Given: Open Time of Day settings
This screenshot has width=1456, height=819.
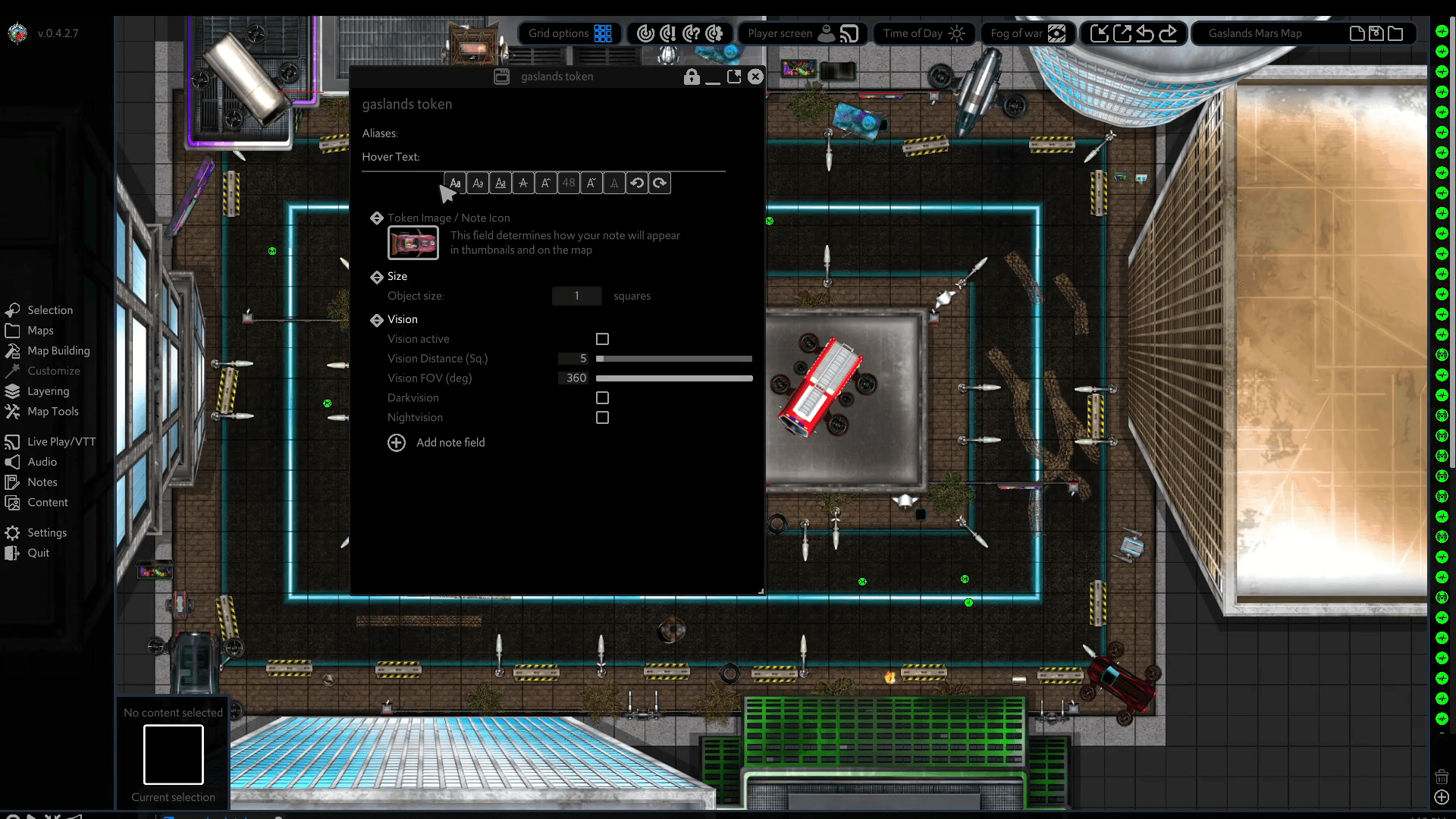Looking at the screenshot, I should (x=924, y=33).
